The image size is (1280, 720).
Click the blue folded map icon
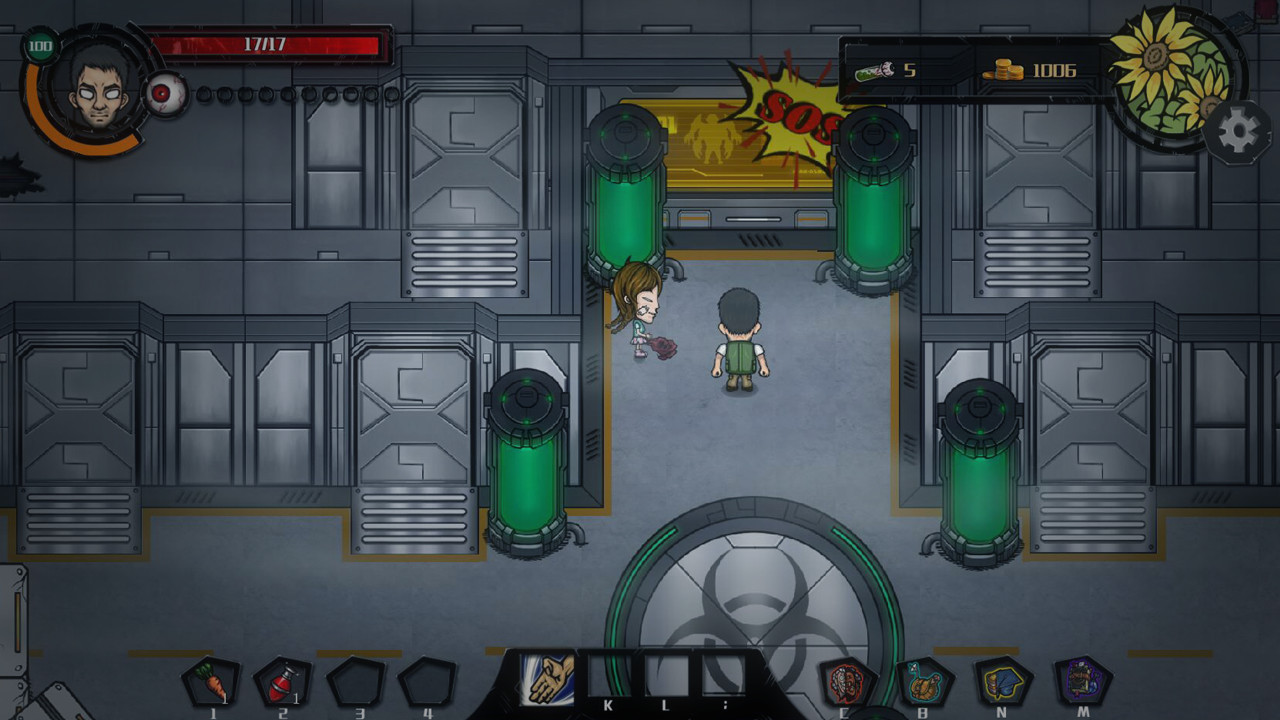(x=1003, y=682)
